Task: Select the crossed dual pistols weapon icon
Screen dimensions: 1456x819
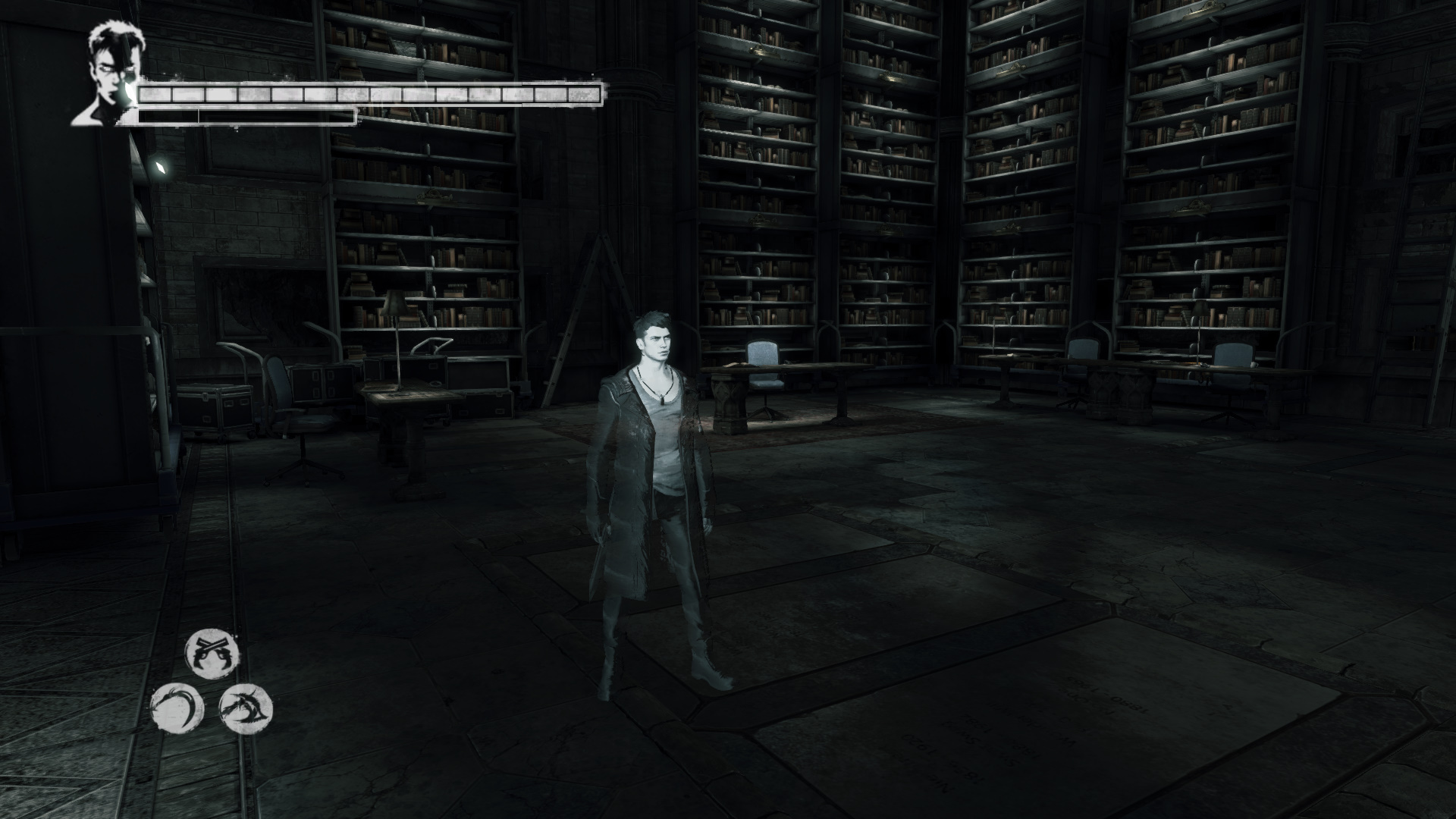Action: 212,653
